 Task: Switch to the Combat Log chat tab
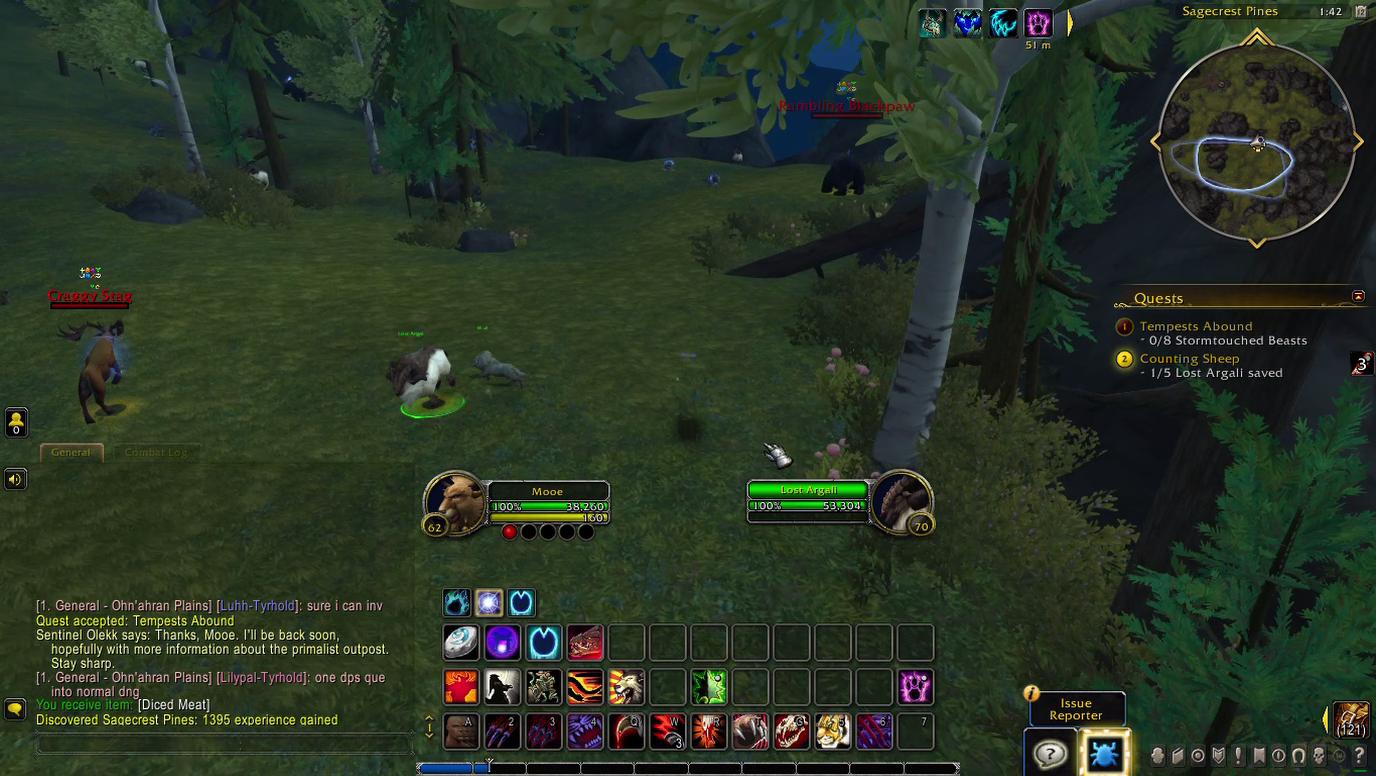(156, 452)
